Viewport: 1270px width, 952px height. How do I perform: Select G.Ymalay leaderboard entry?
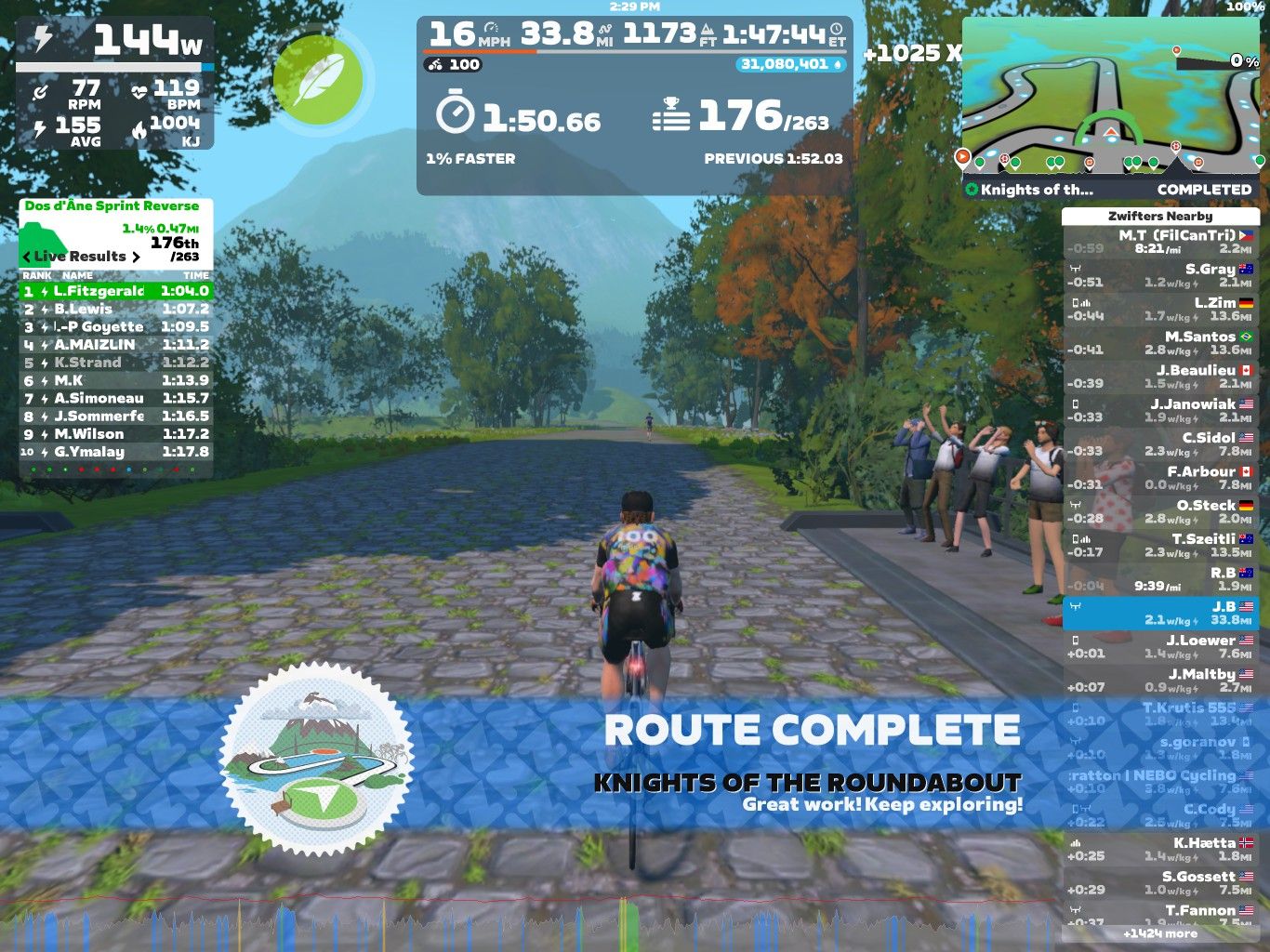116,452
